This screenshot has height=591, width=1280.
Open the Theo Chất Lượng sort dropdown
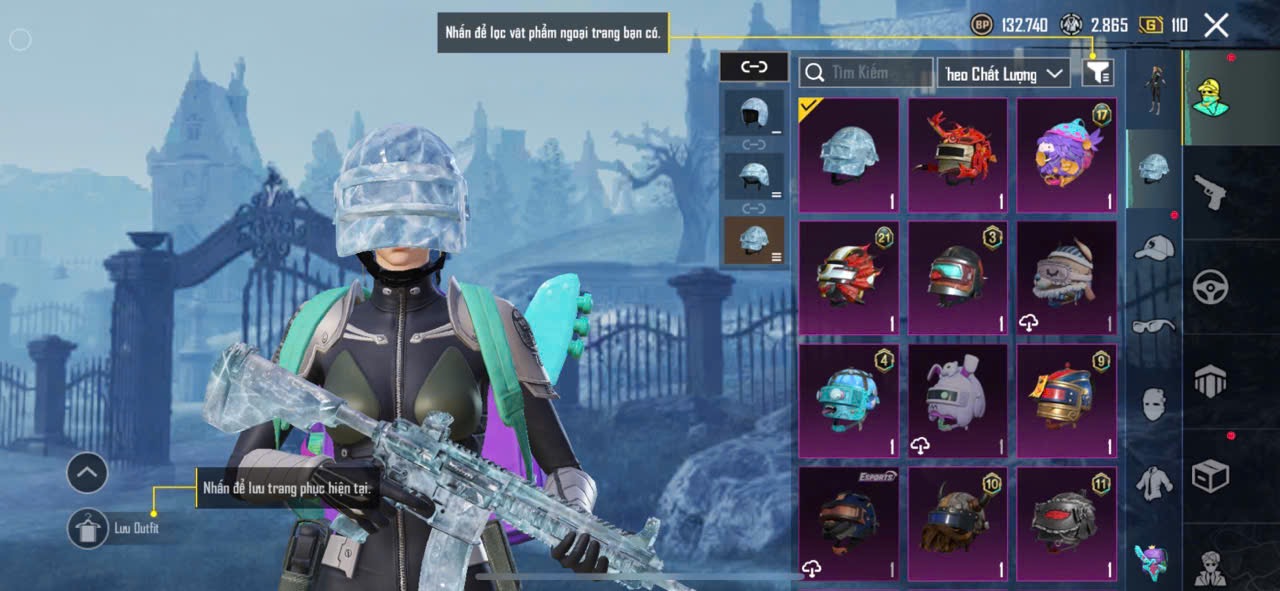1003,74
